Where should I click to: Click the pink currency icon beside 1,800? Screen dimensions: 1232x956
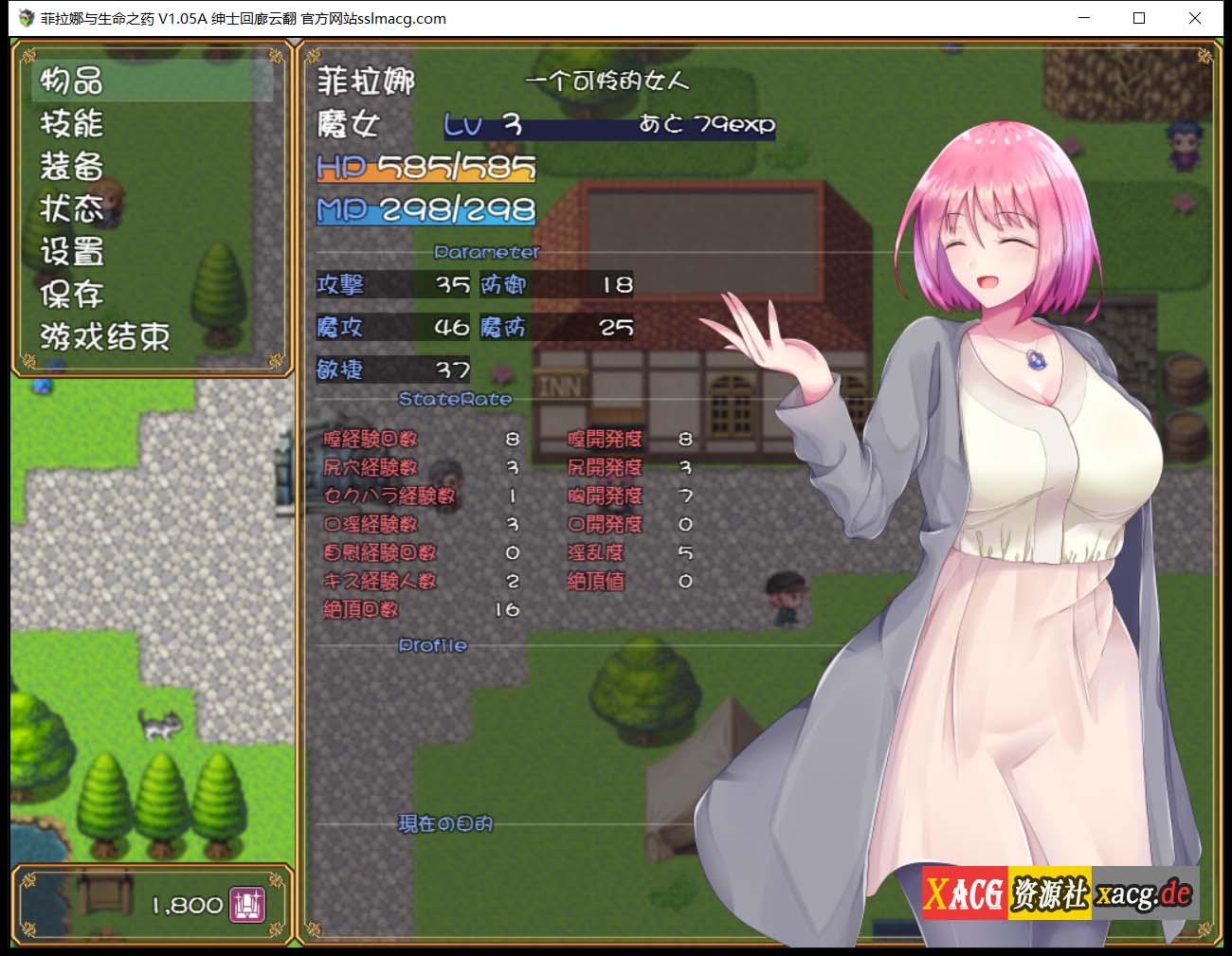coord(247,905)
